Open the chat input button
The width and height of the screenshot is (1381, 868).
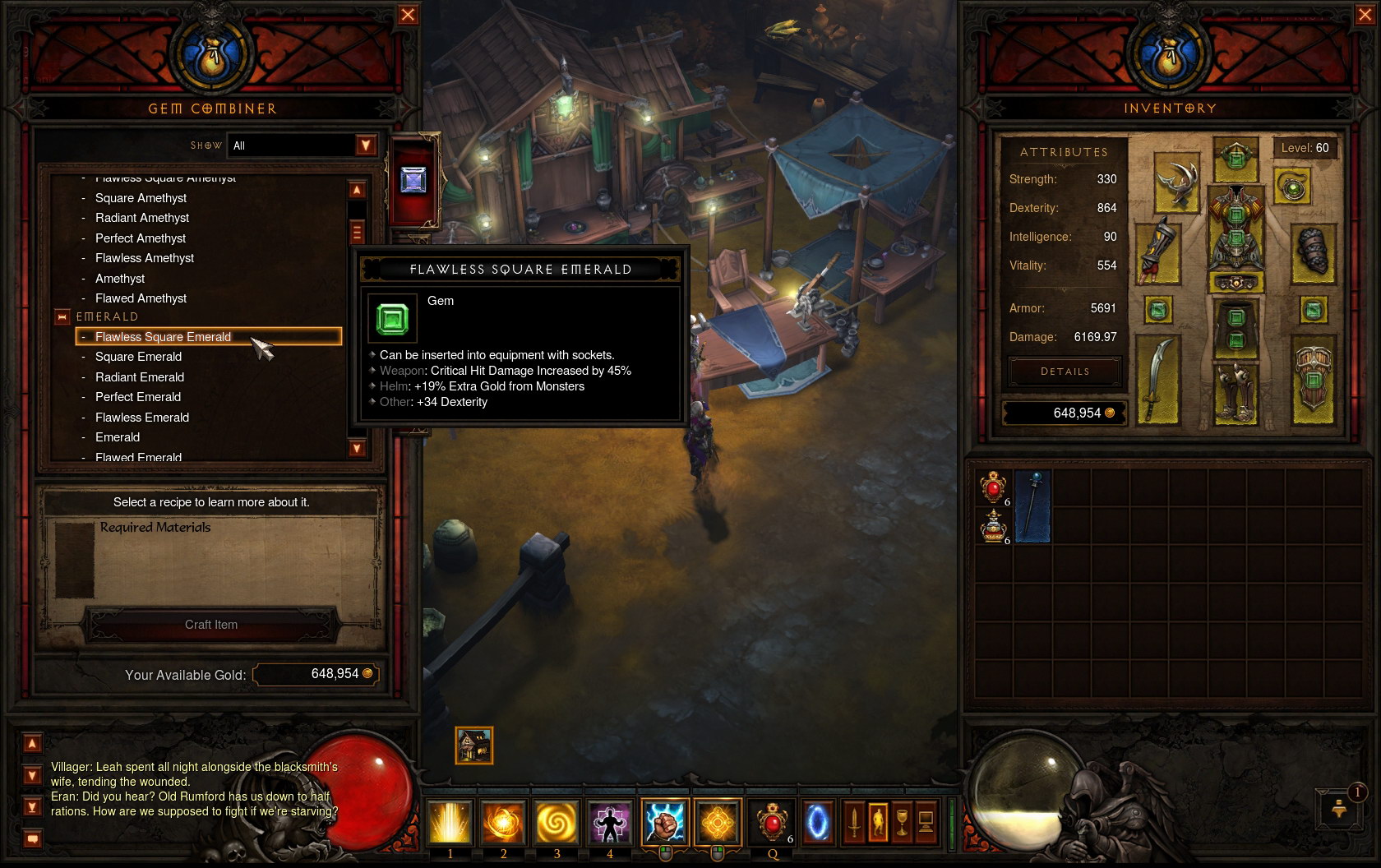click(32, 839)
